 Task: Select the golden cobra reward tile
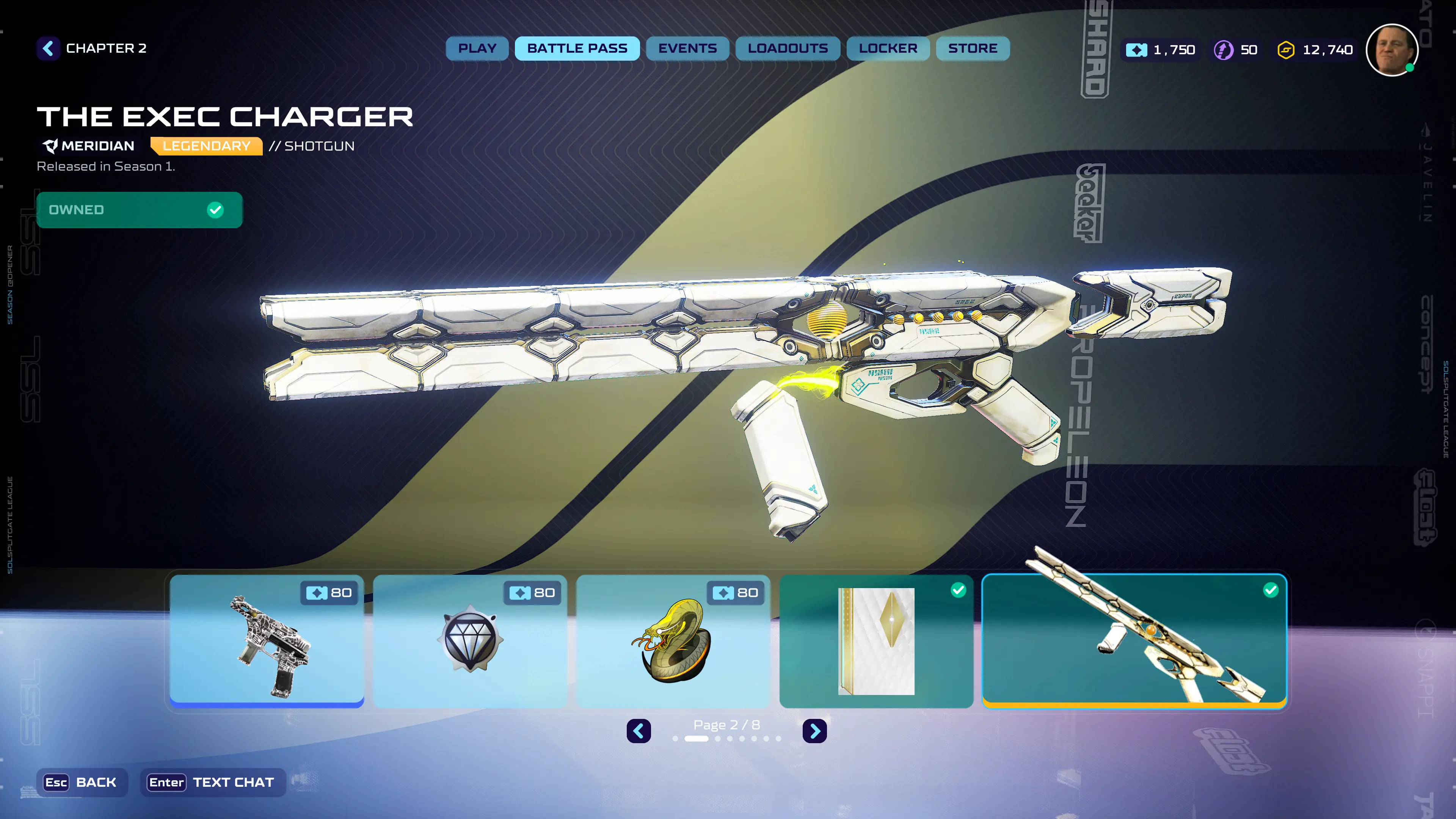click(x=673, y=642)
